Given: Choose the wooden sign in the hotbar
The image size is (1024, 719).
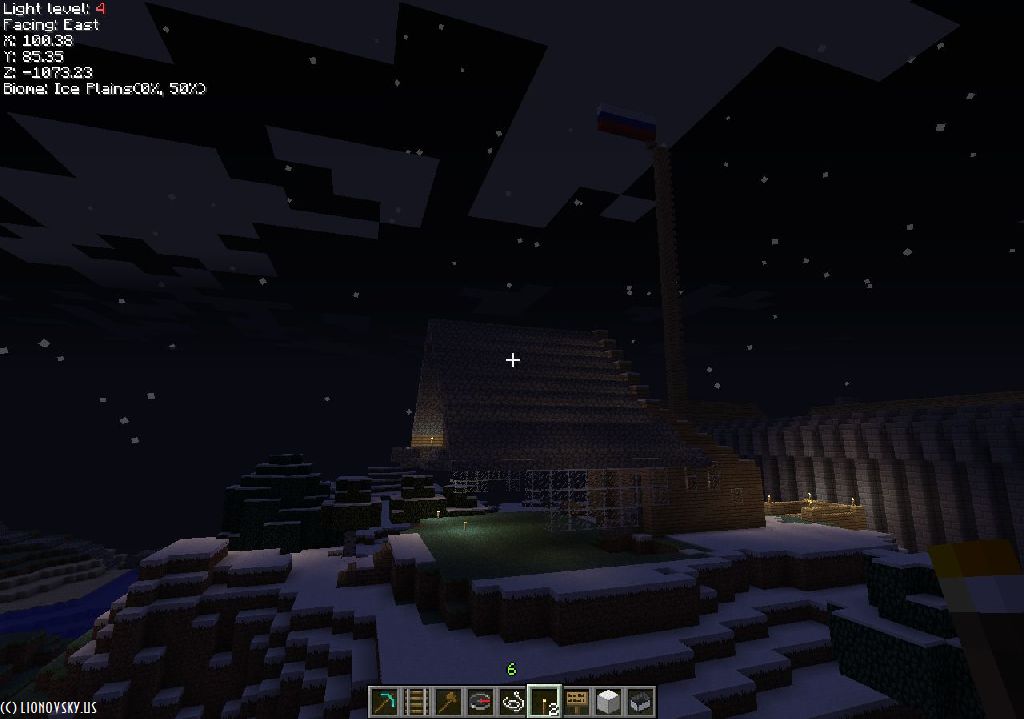Looking at the screenshot, I should pos(576,701).
